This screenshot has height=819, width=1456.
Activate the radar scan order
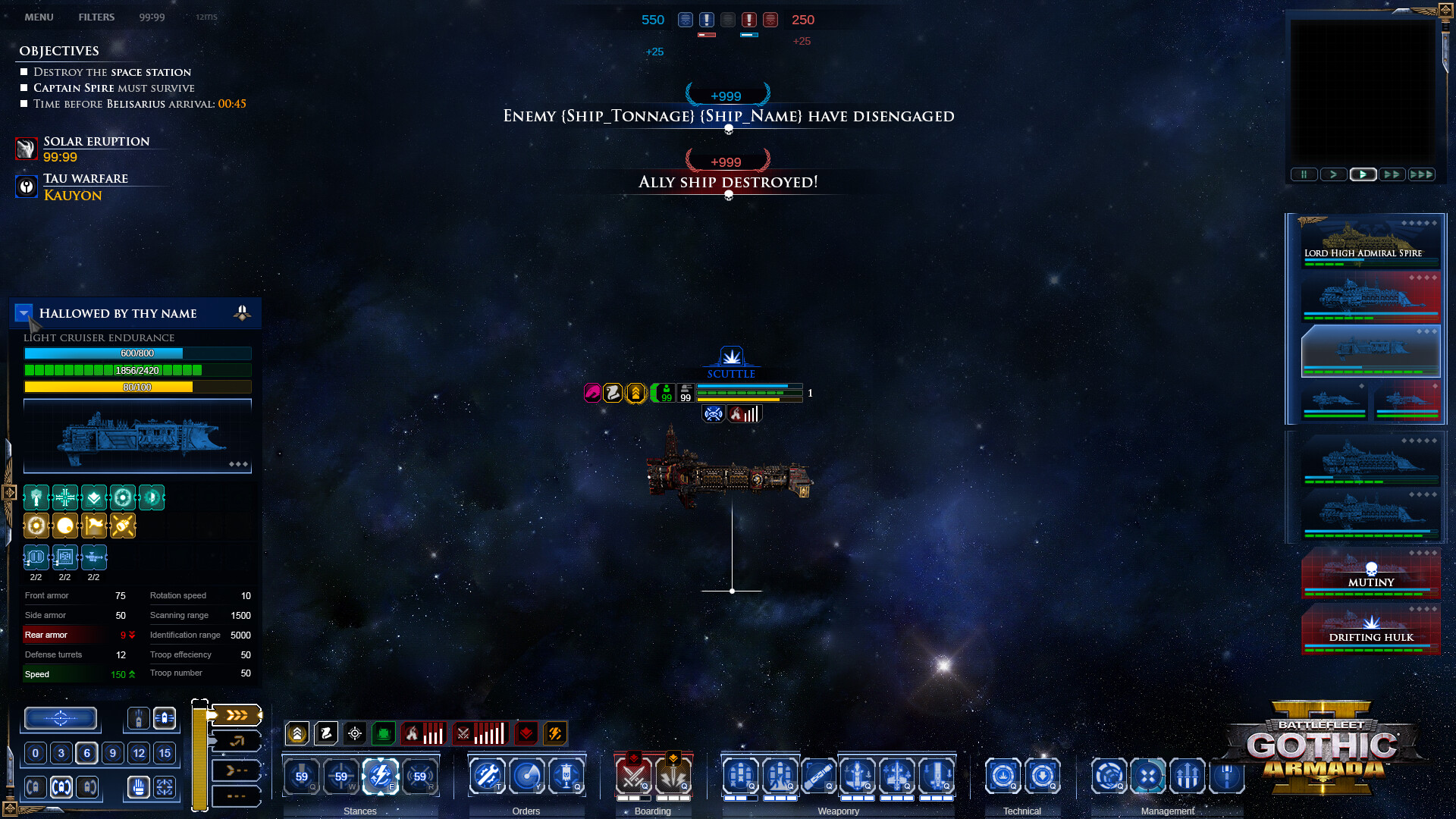526,776
